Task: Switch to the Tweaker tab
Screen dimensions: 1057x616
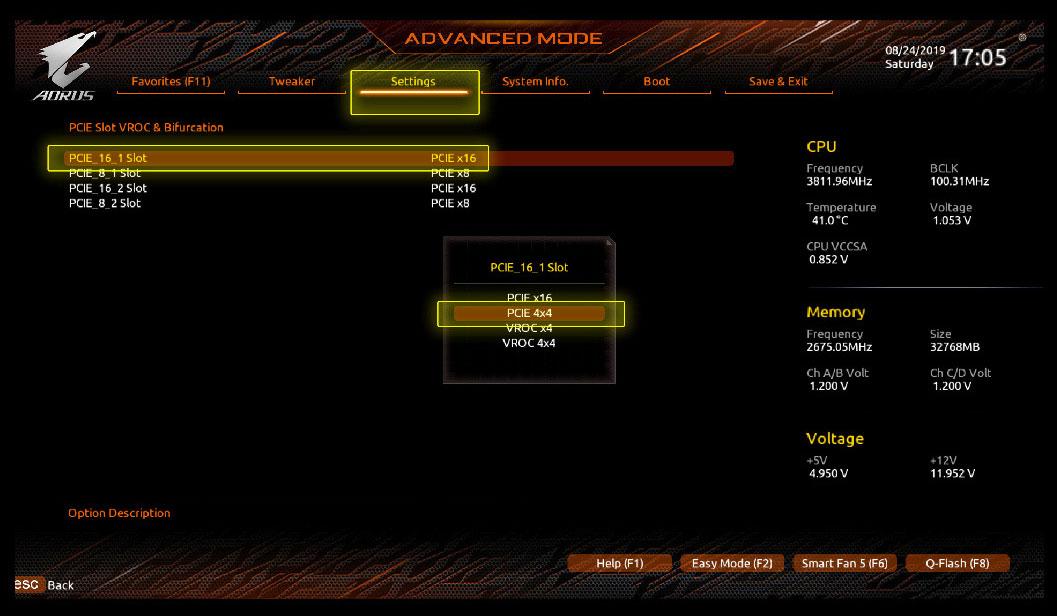Action: click(291, 82)
